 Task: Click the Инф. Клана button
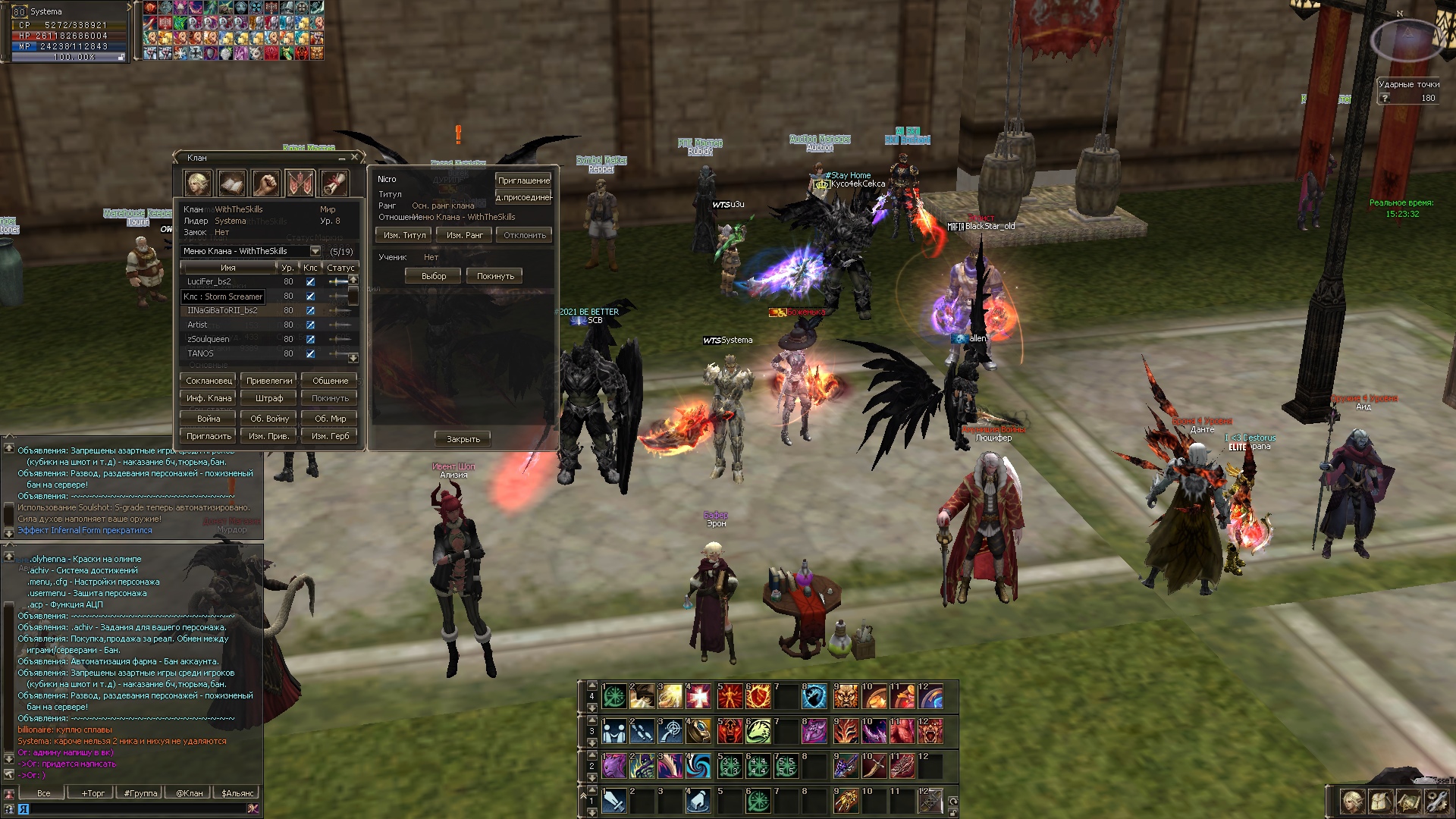(x=209, y=398)
